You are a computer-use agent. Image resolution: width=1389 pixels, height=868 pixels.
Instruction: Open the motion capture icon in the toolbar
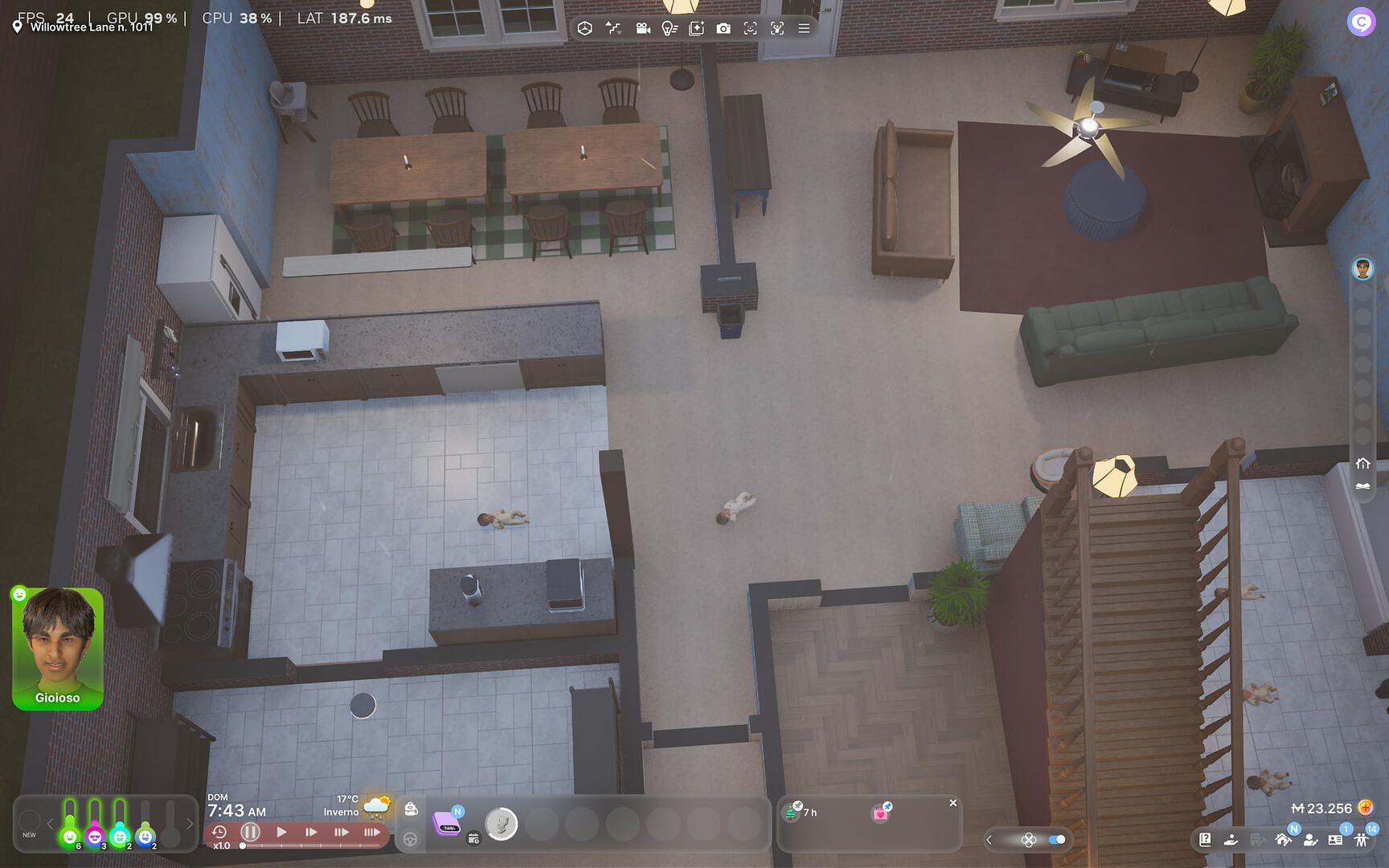(777, 27)
